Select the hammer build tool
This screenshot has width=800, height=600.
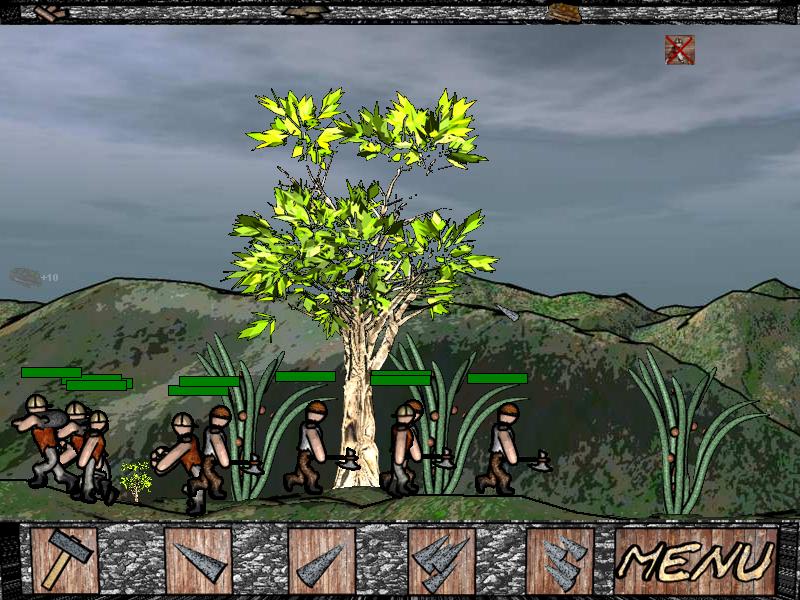click(64, 561)
